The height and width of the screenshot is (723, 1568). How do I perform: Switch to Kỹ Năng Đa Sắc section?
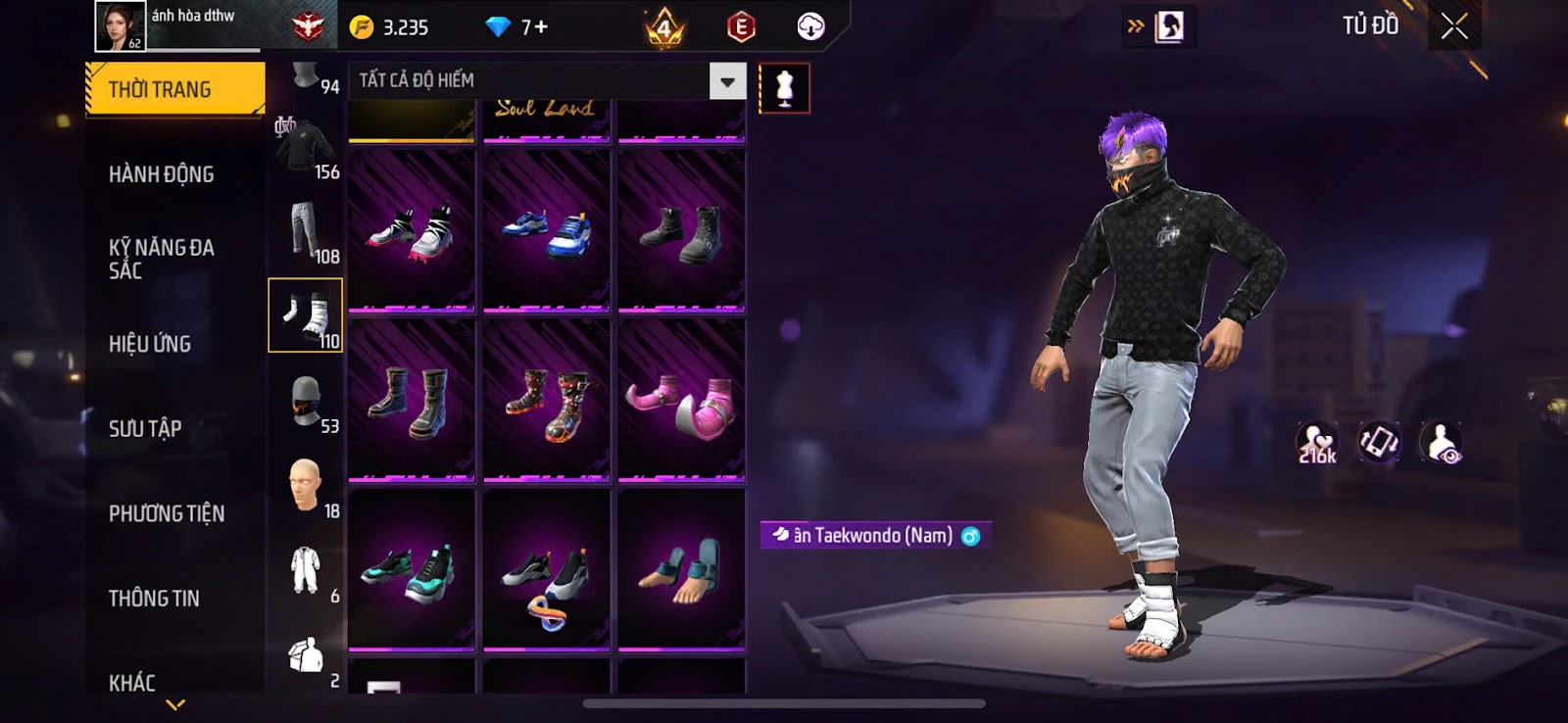tap(162, 259)
